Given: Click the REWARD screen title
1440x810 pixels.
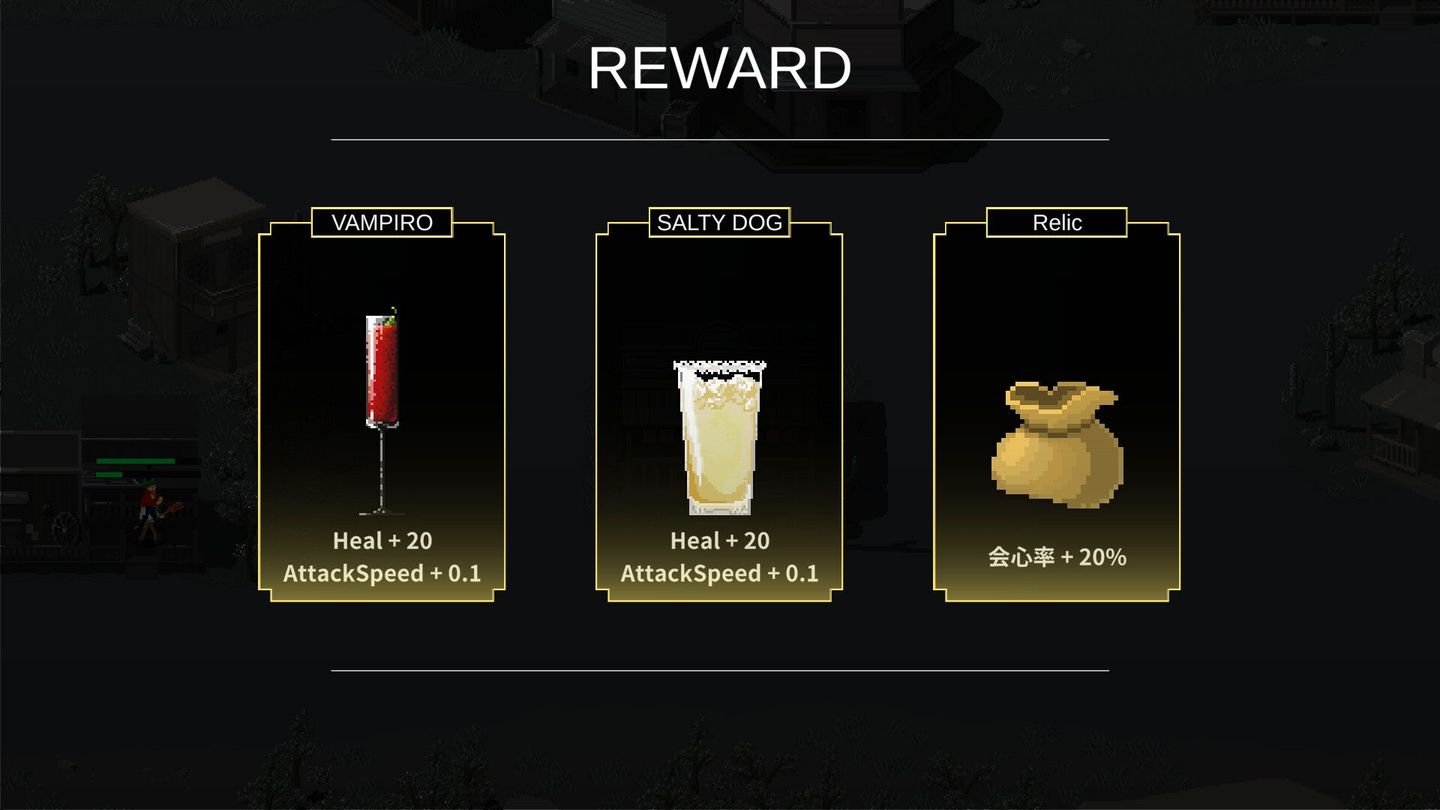Looking at the screenshot, I should [x=719, y=65].
